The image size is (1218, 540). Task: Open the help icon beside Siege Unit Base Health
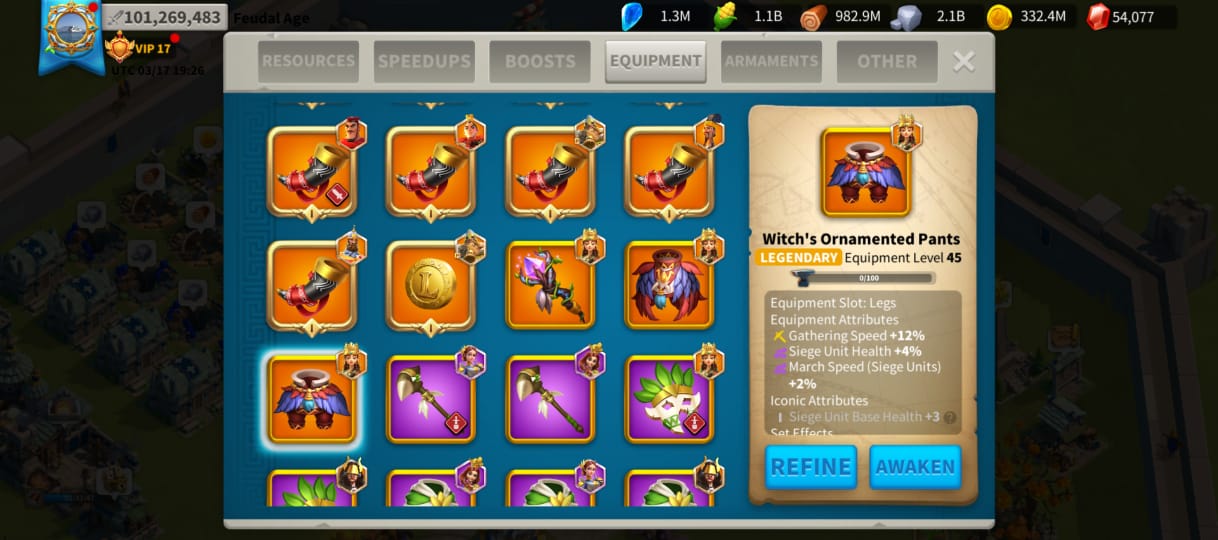point(949,417)
